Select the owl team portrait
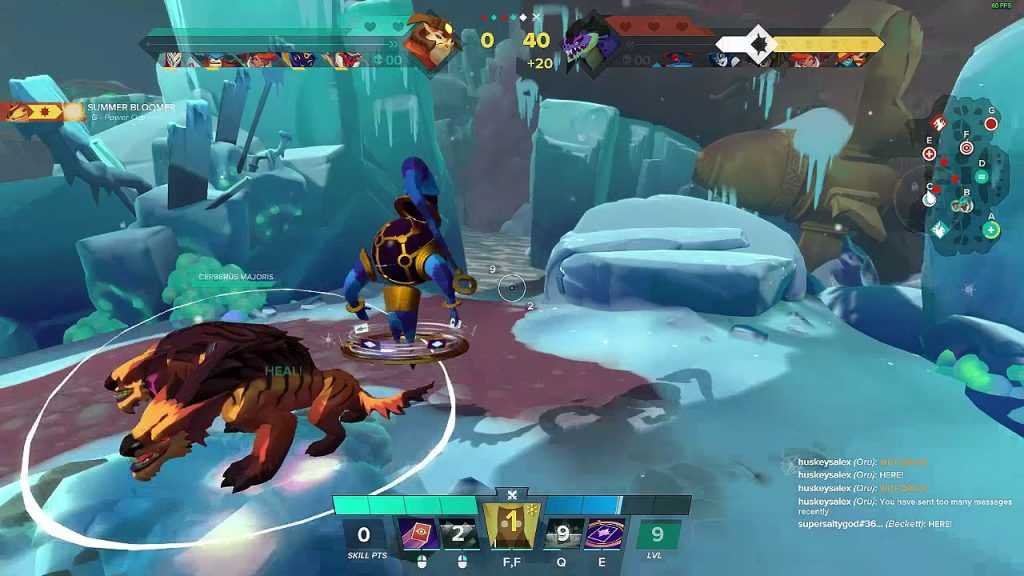 (432, 41)
